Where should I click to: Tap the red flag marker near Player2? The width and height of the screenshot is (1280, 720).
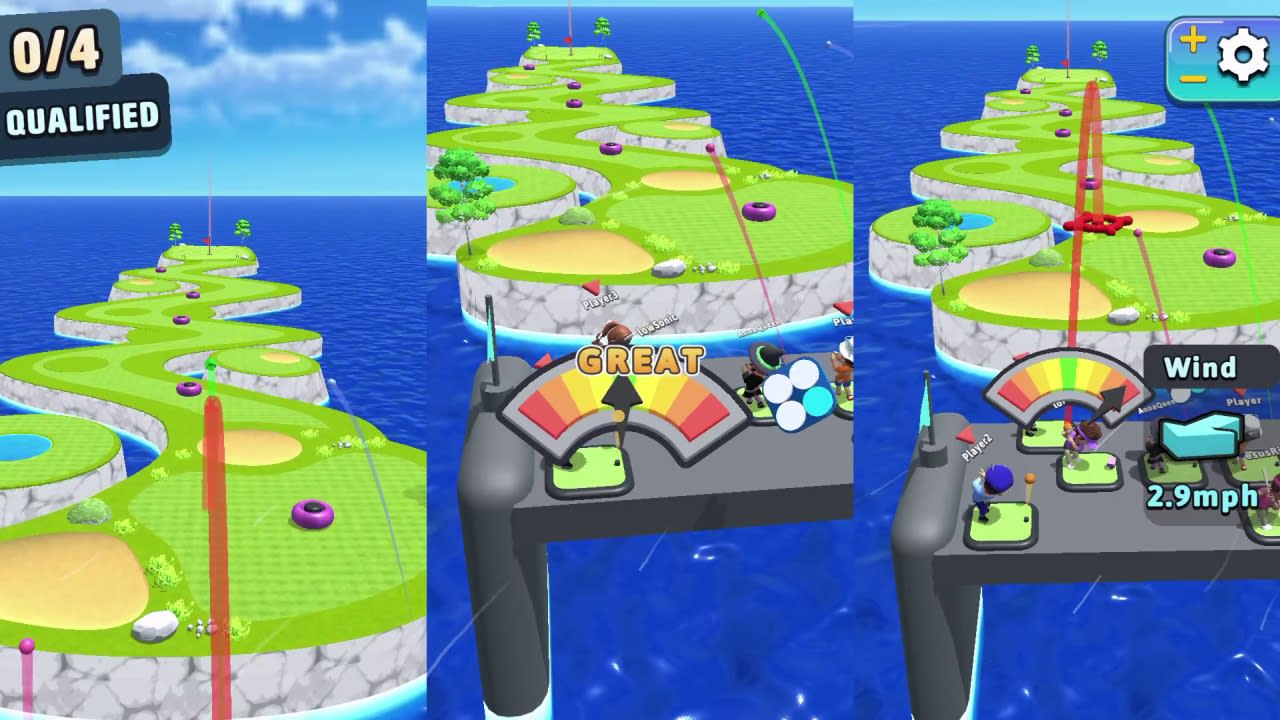click(x=966, y=434)
